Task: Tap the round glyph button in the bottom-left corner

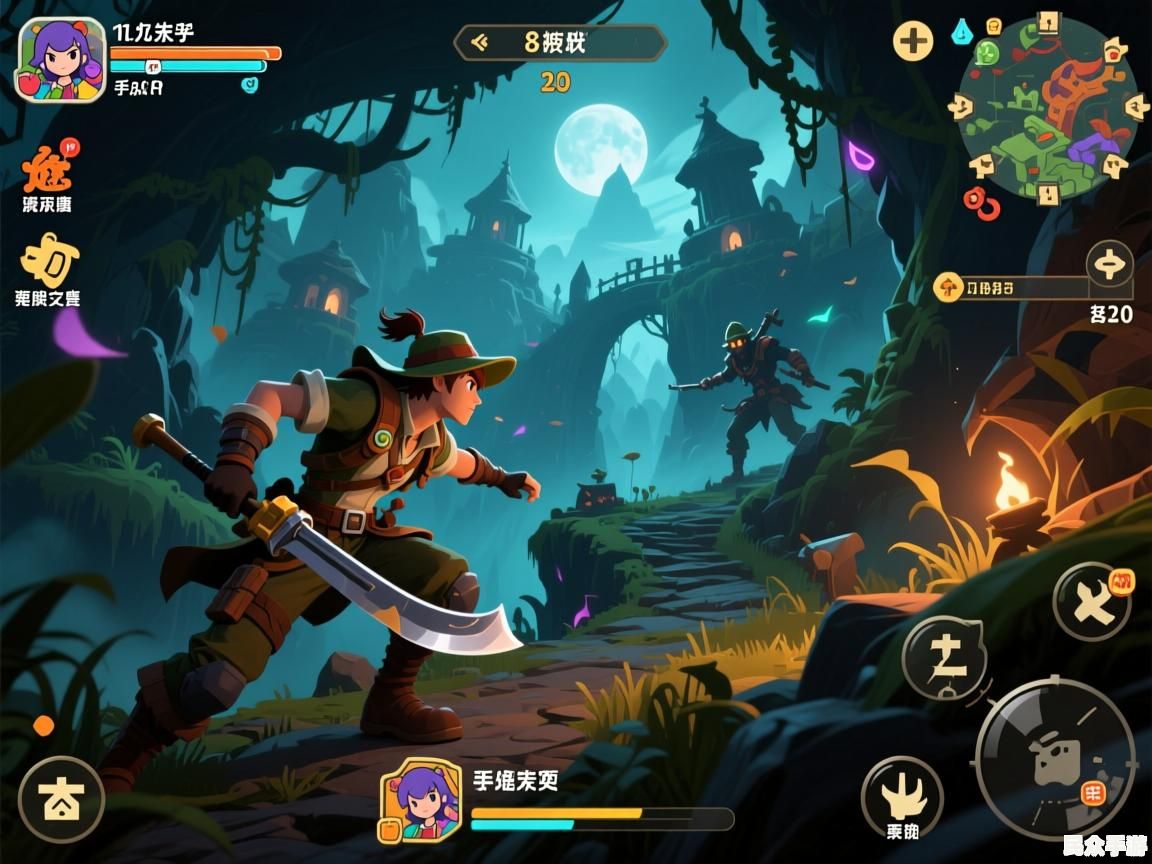Action: (x=61, y=800)
